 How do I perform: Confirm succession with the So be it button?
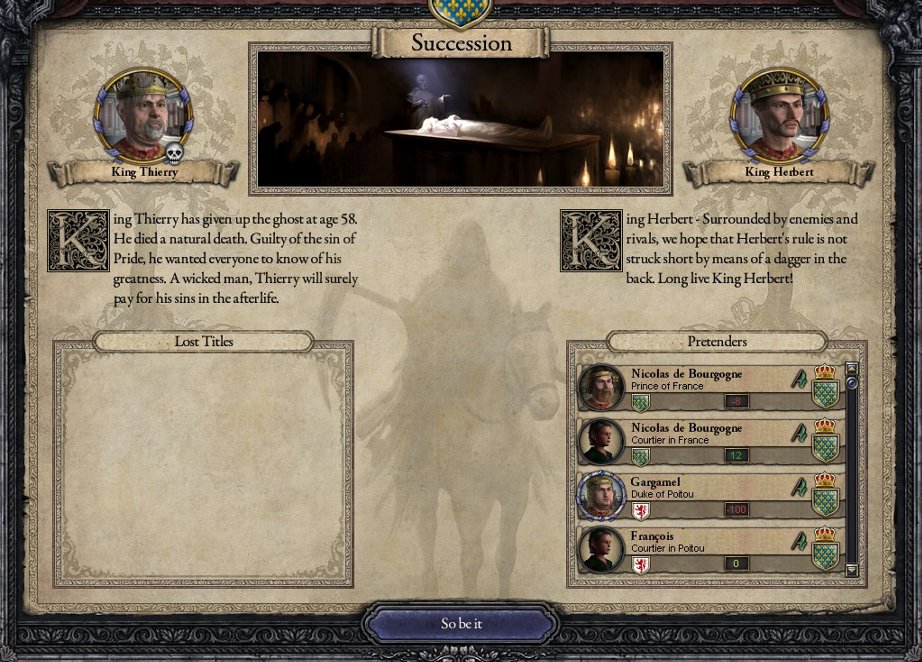pos(461,623)
